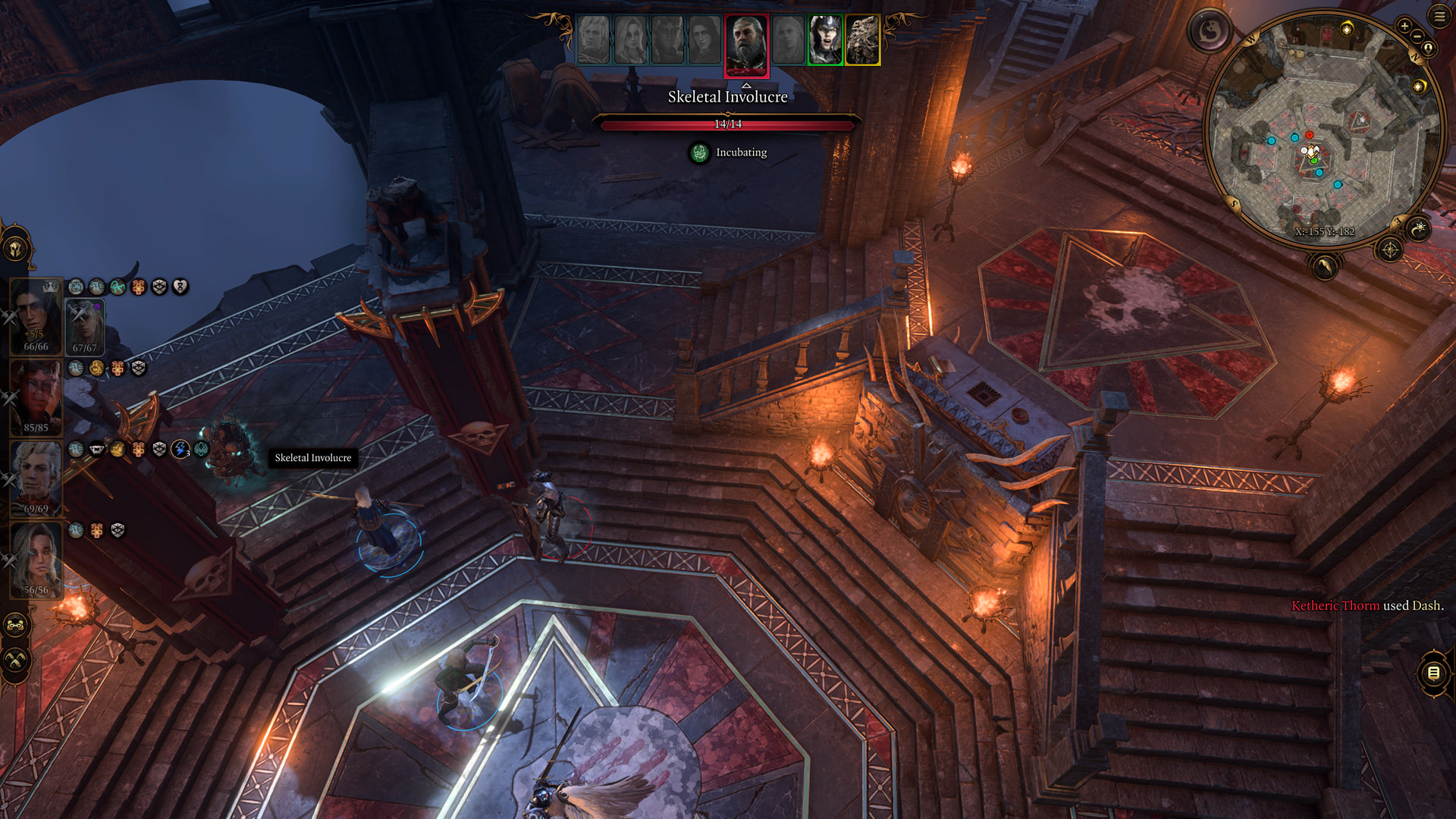Image resolution: width=1456 pixels, height=819 pixels.
Task: Toggle the chain-link group mode button
Action: 15,626
